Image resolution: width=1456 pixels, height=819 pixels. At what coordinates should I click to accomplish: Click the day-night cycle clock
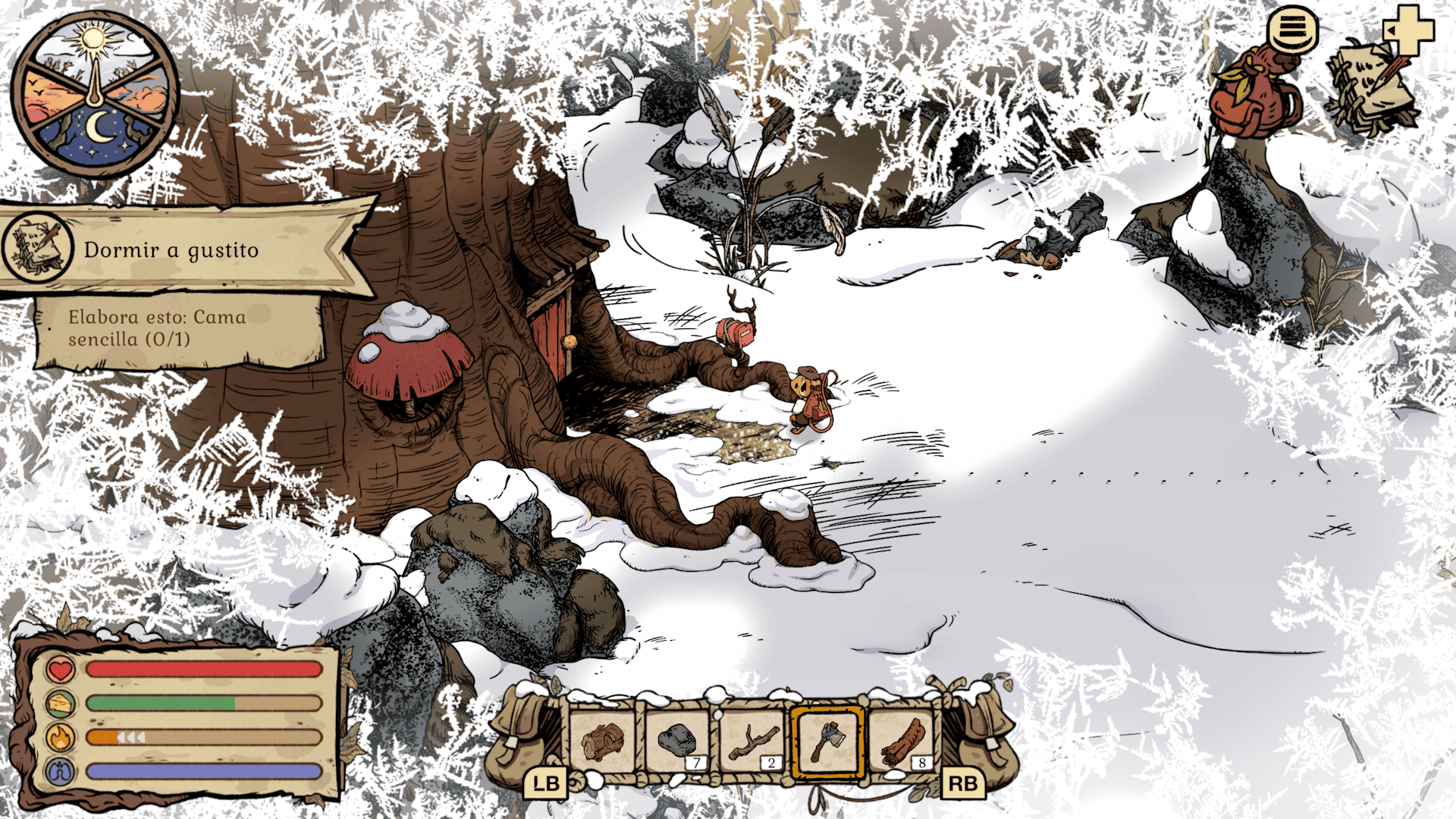tap(94, 96)
